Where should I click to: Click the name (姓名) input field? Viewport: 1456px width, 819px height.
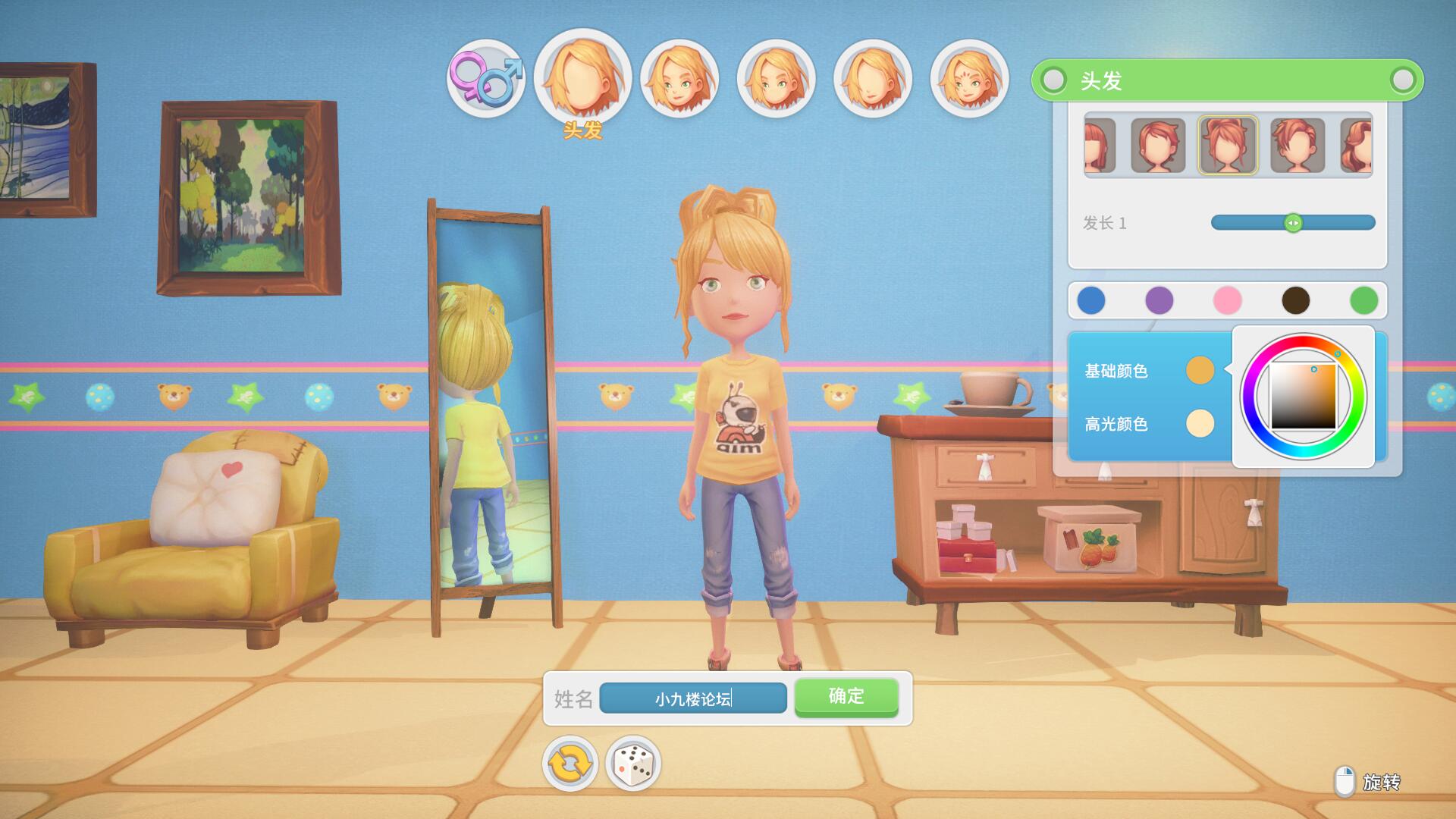692,698
